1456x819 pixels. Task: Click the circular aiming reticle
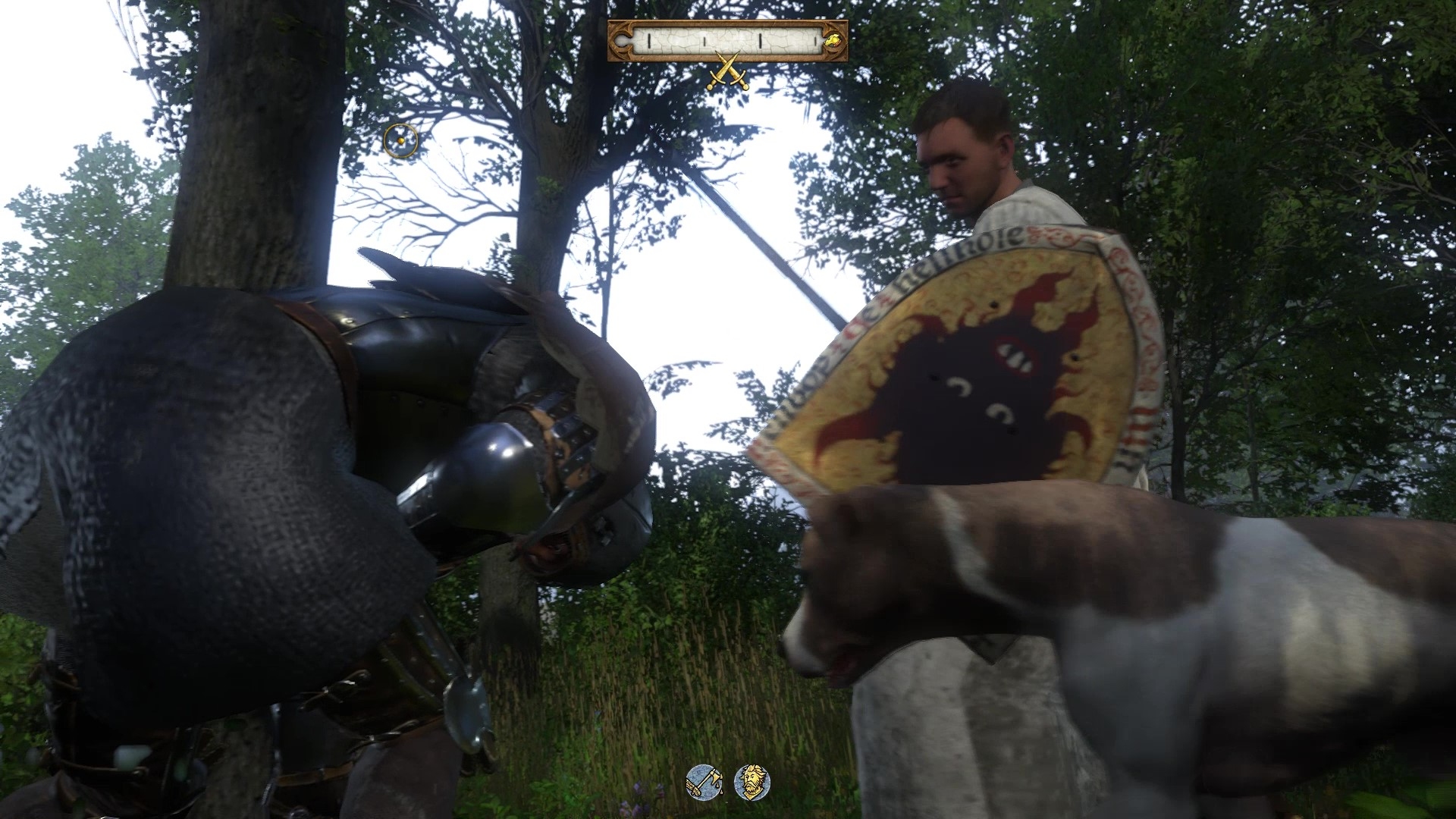400,141
